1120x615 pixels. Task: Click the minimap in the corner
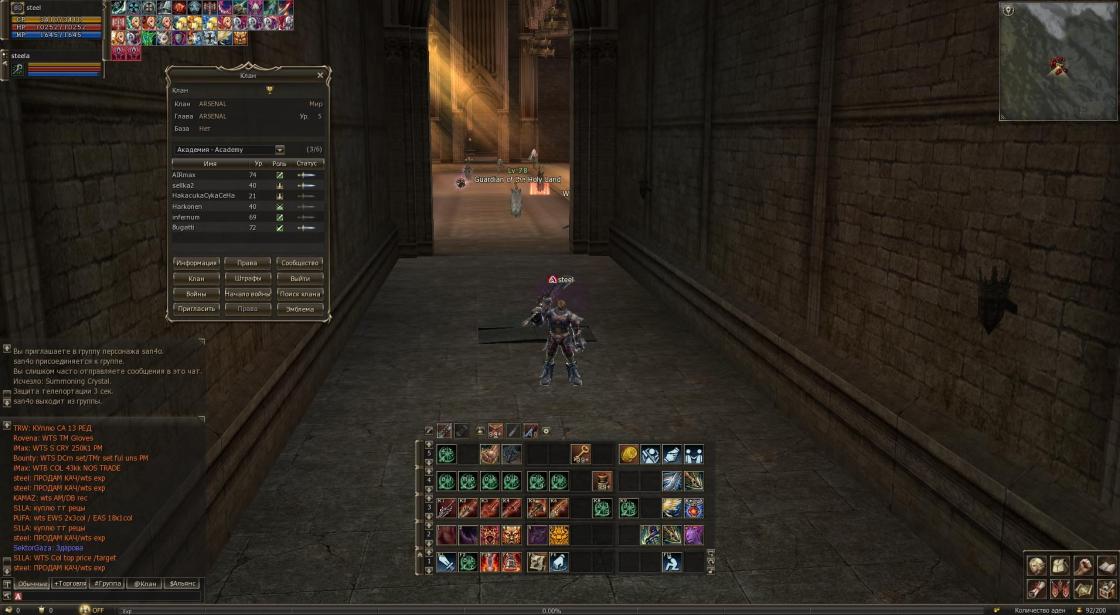point(1058,62)
